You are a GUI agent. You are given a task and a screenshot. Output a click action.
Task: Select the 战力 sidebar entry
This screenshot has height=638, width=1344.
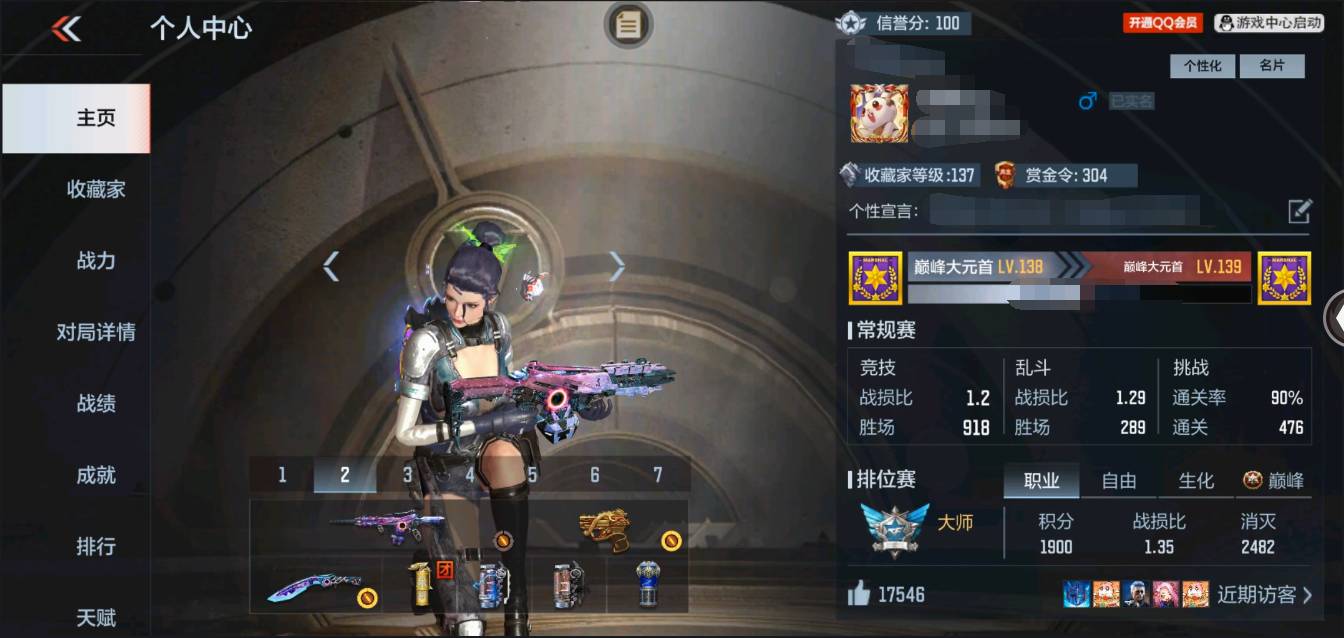tap(96, 261)
